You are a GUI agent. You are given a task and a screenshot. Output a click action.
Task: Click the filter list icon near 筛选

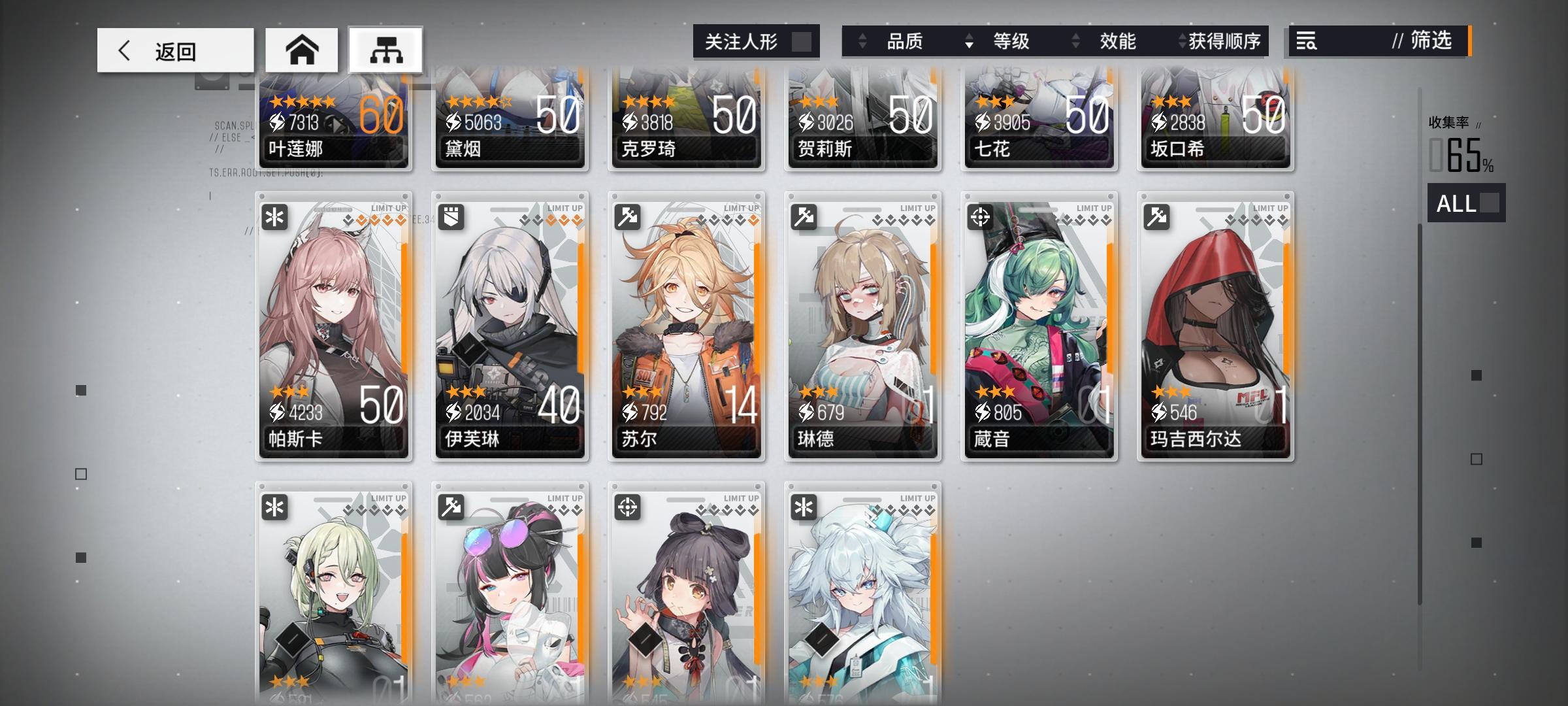(1309, 42)
